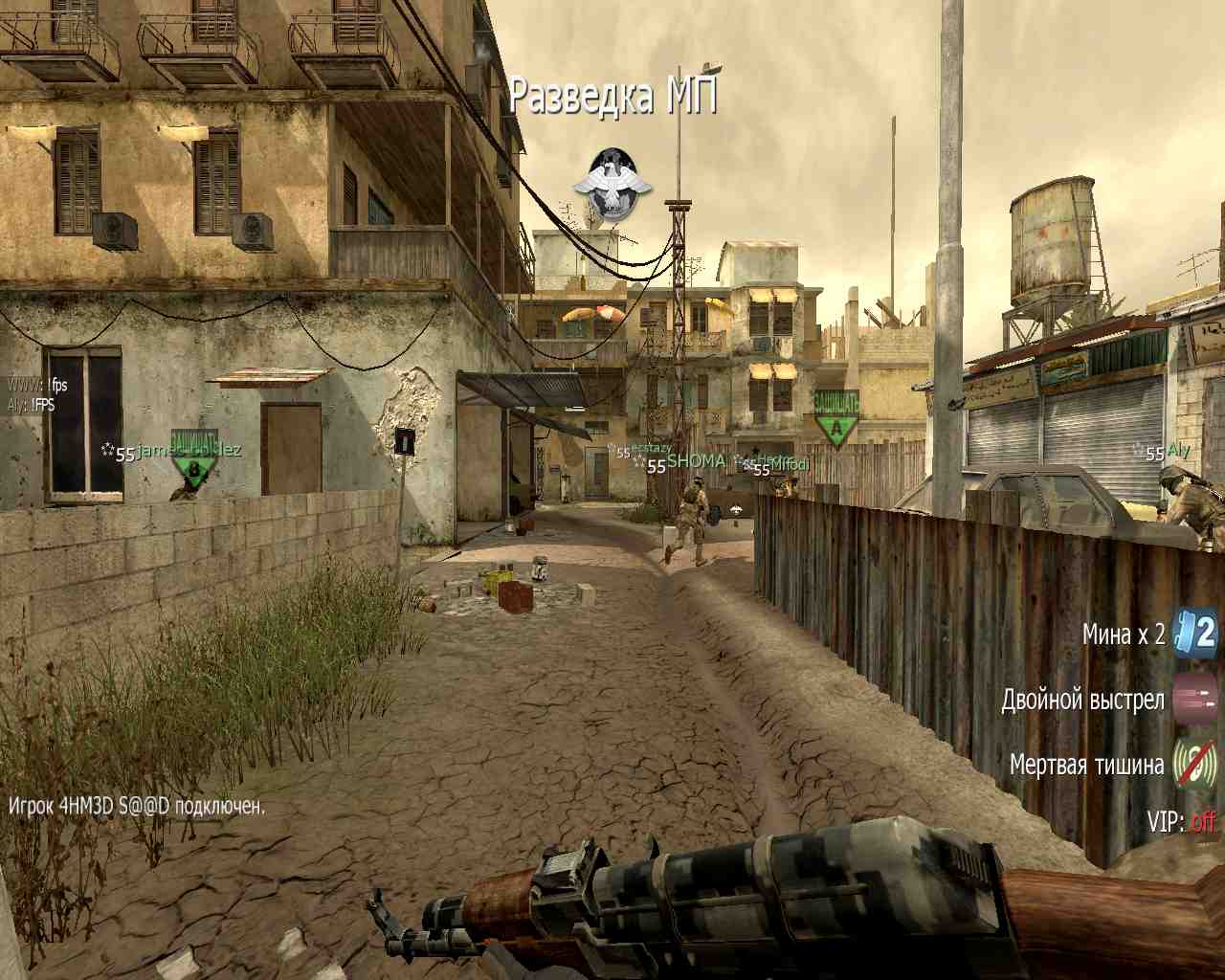Select the defend objective B marker

[194, 467]
